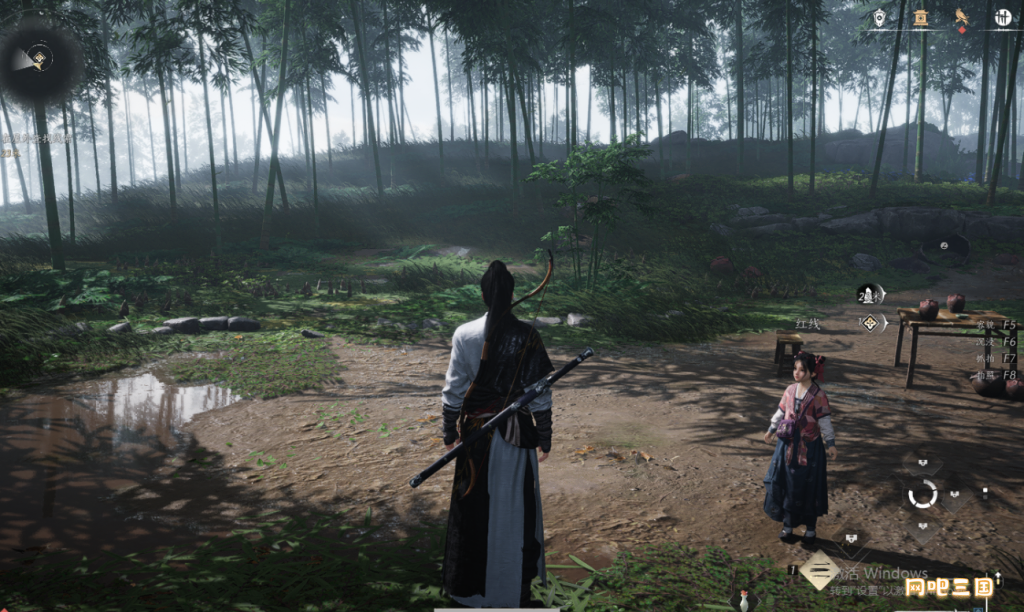
Task: Open the golden shrine icon
Action: tap(921, 16)
